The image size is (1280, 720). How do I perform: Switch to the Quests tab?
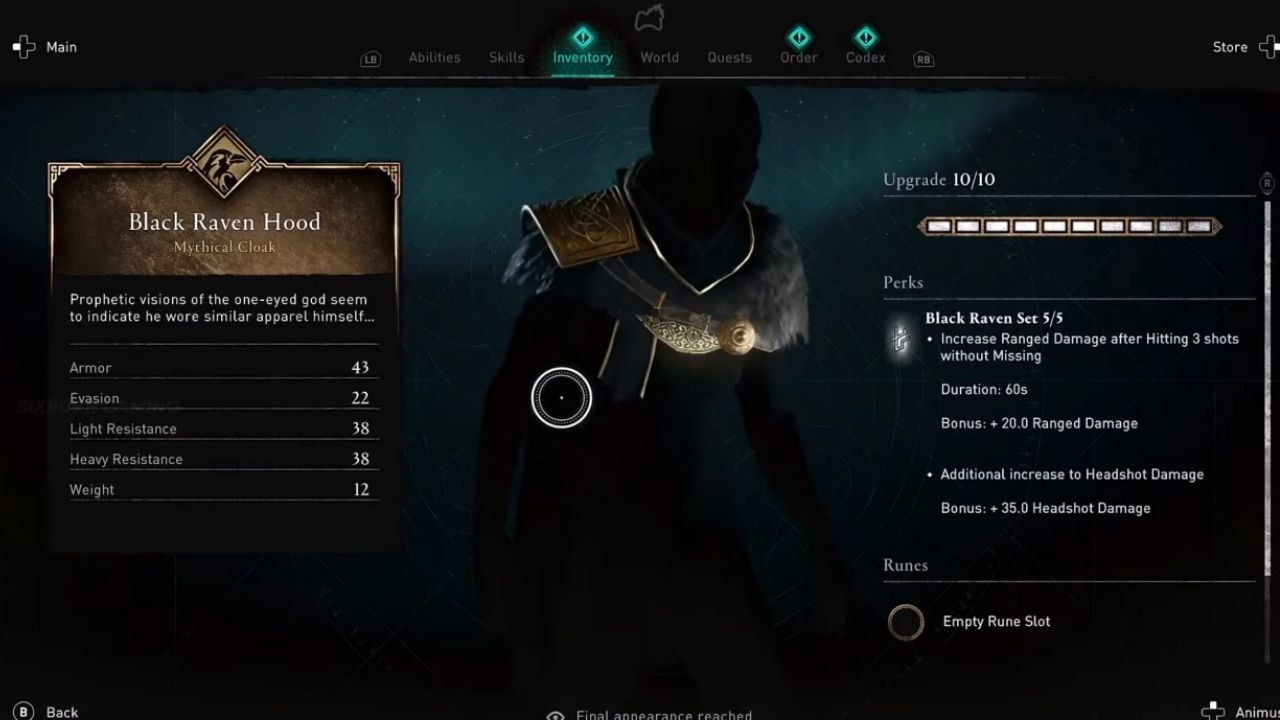pos(729,57)
